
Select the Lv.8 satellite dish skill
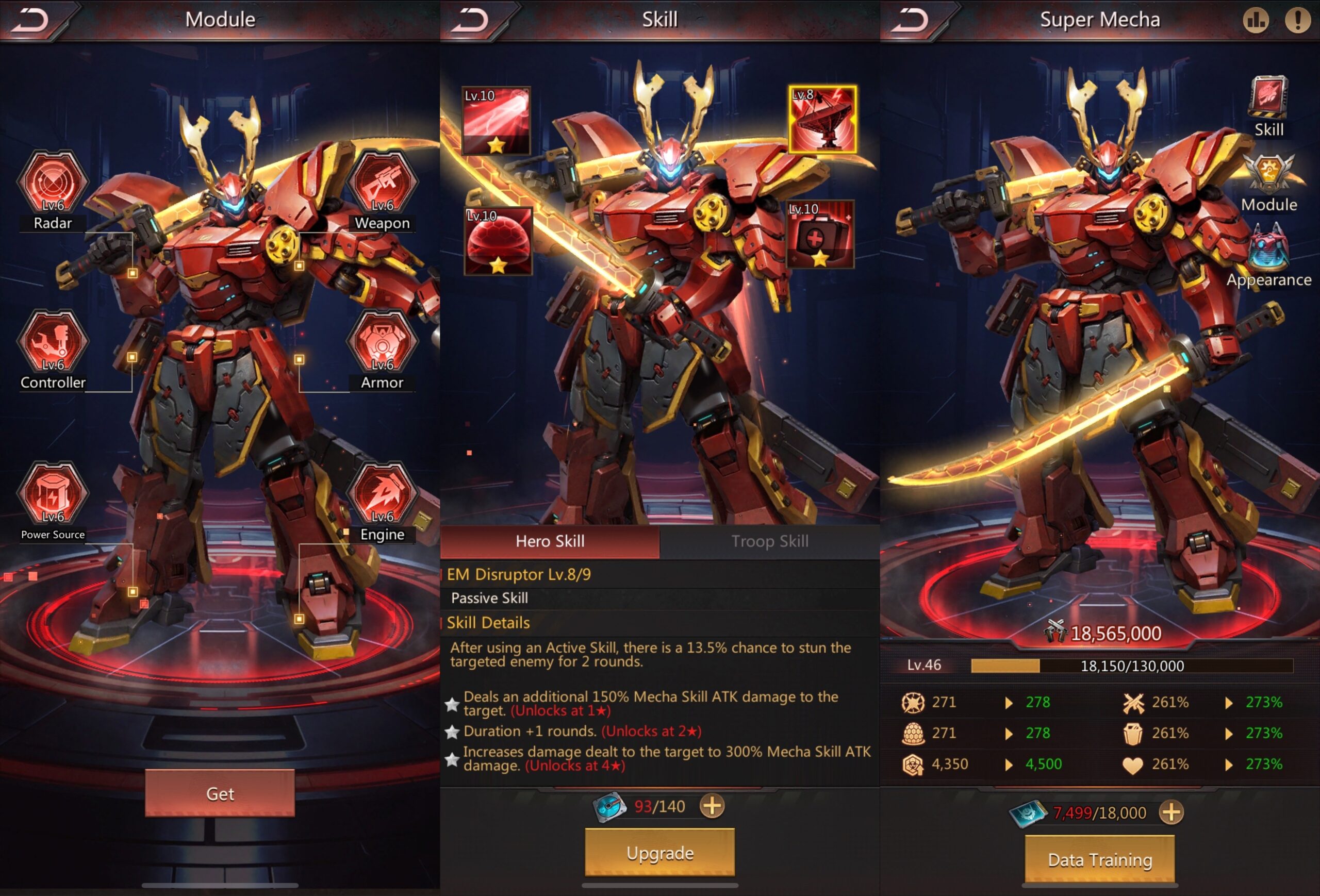(822, 120)
